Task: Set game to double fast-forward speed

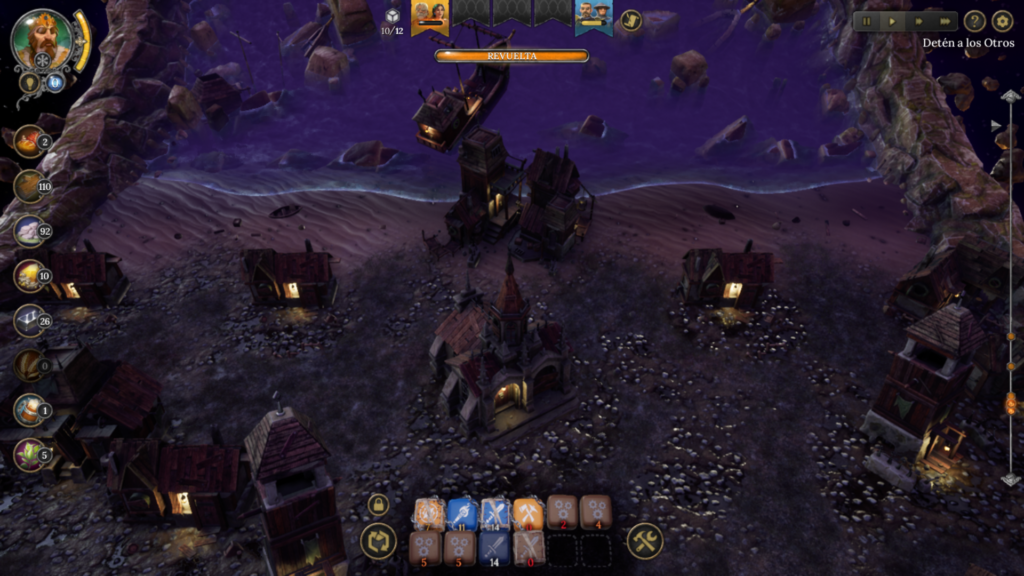Action: tap(918, 21)
